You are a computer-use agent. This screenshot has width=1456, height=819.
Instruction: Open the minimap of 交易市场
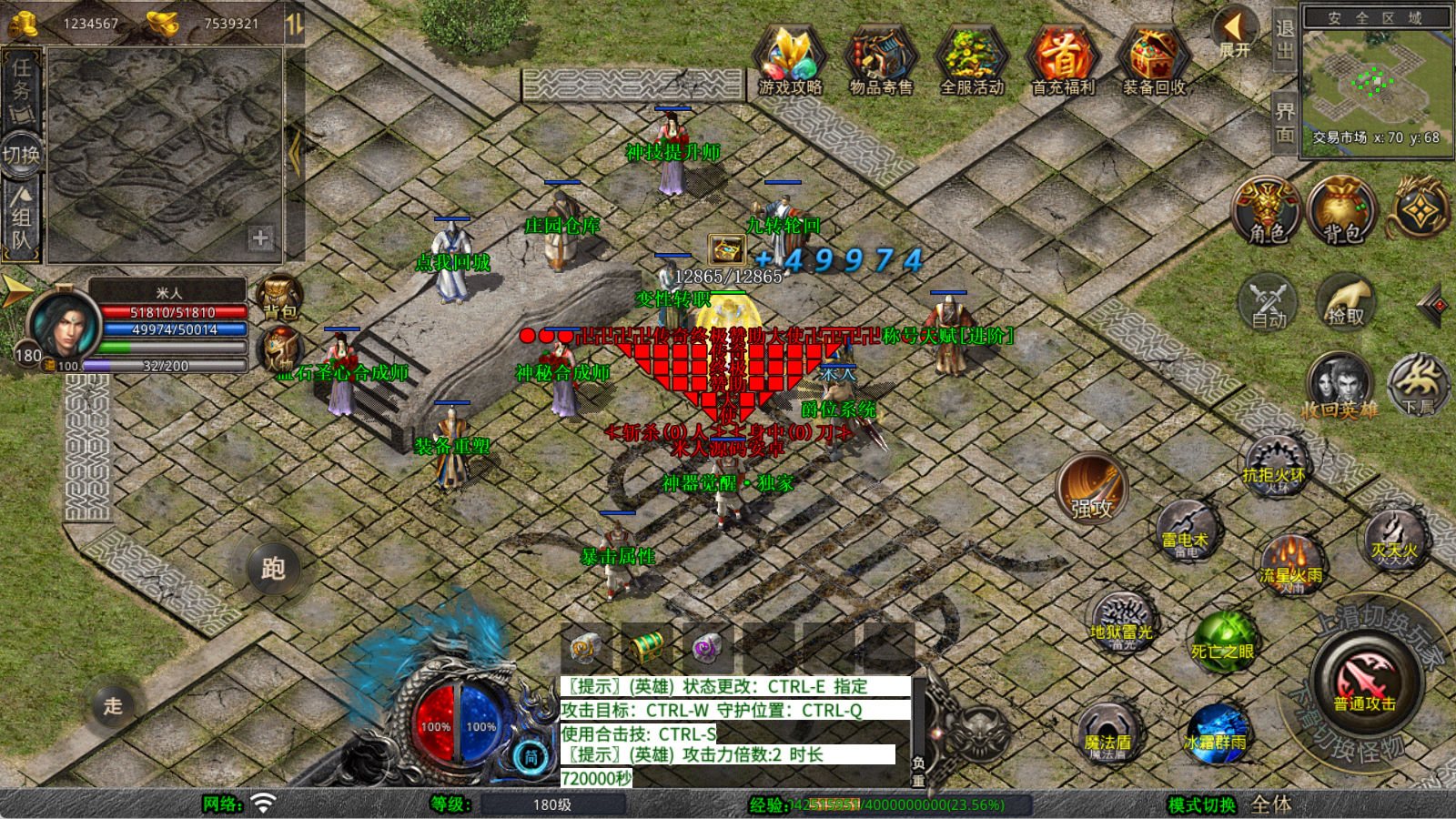pos(1375,80)
